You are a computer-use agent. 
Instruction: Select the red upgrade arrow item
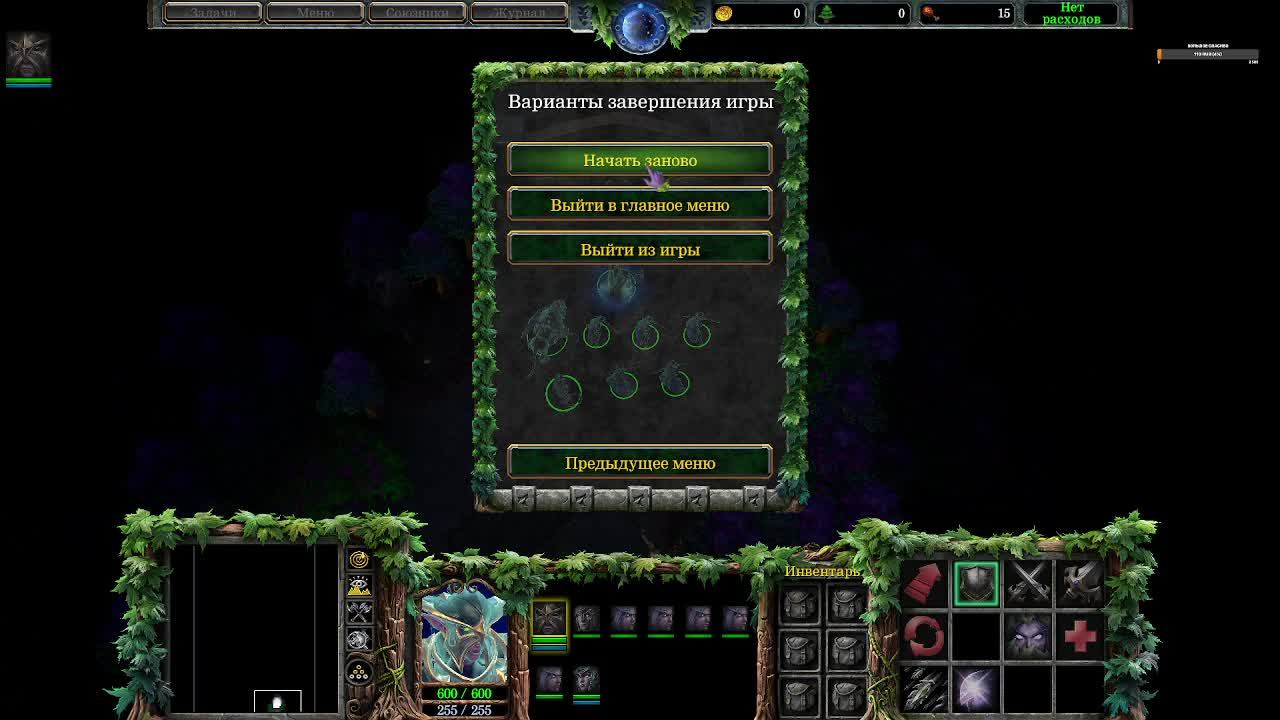(x=924, y=584)
